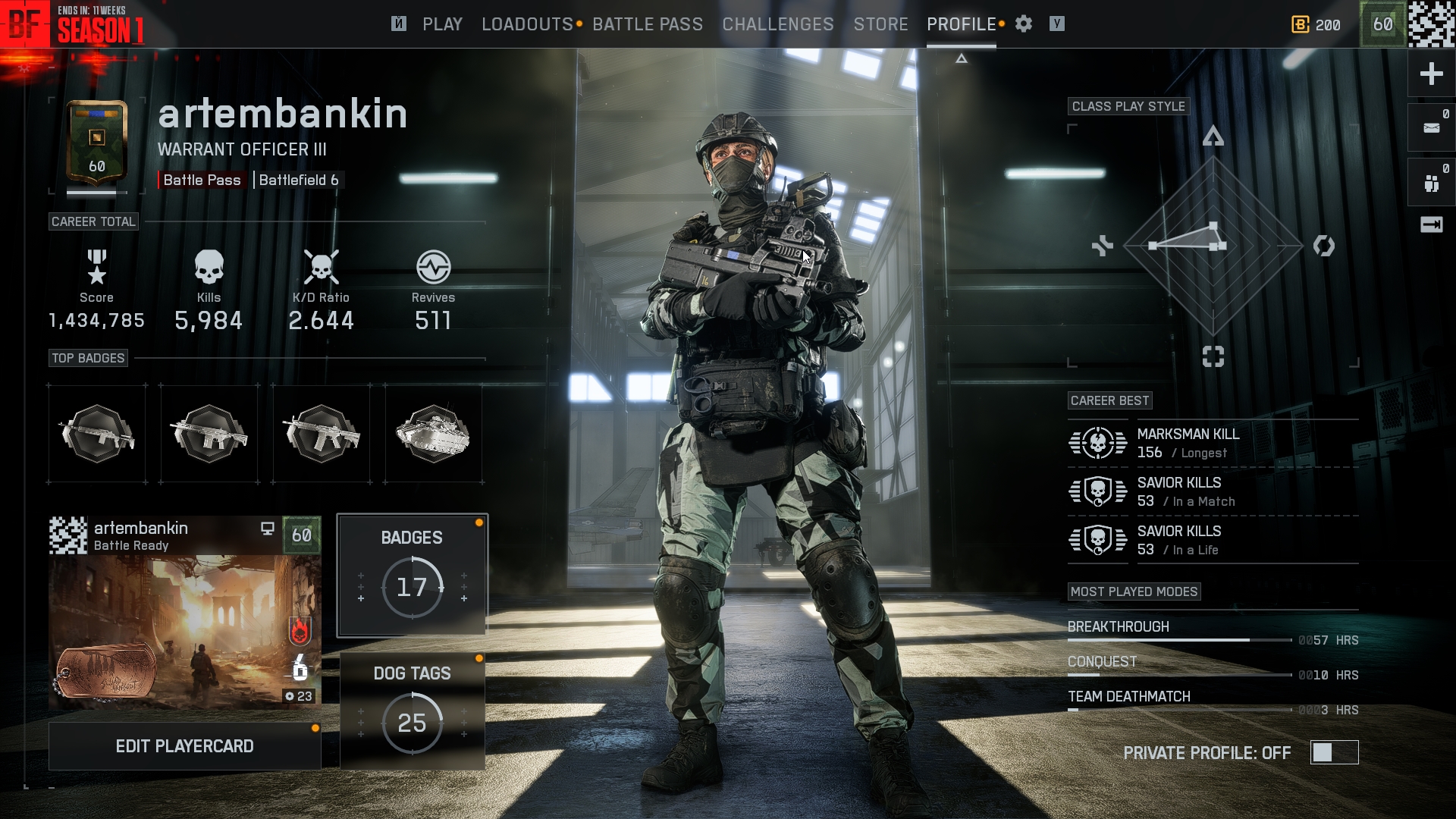
Task: Open the 200 currency balance
Action: pos(1316,24)
